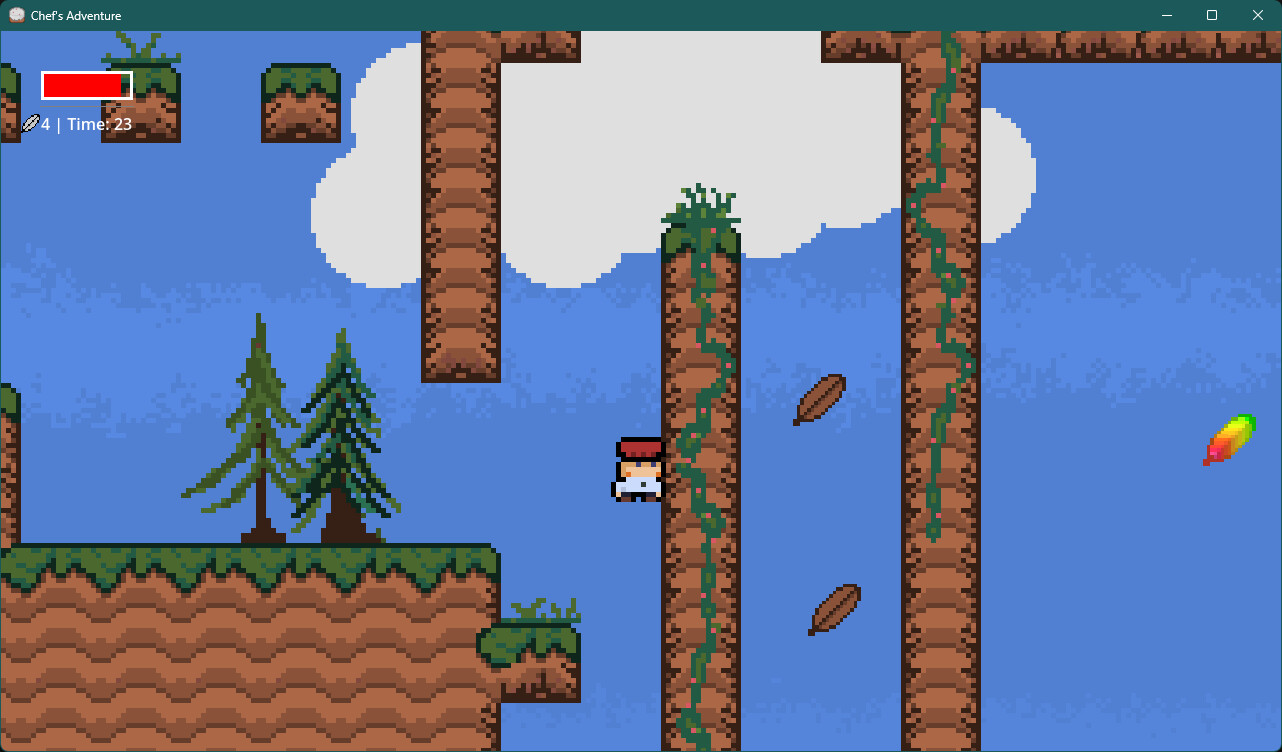This screenshot has width=1282, height=752.
Task: Click the feather ammo icon in the HUD
Action: pyautogui.click(x=28, y=123)
